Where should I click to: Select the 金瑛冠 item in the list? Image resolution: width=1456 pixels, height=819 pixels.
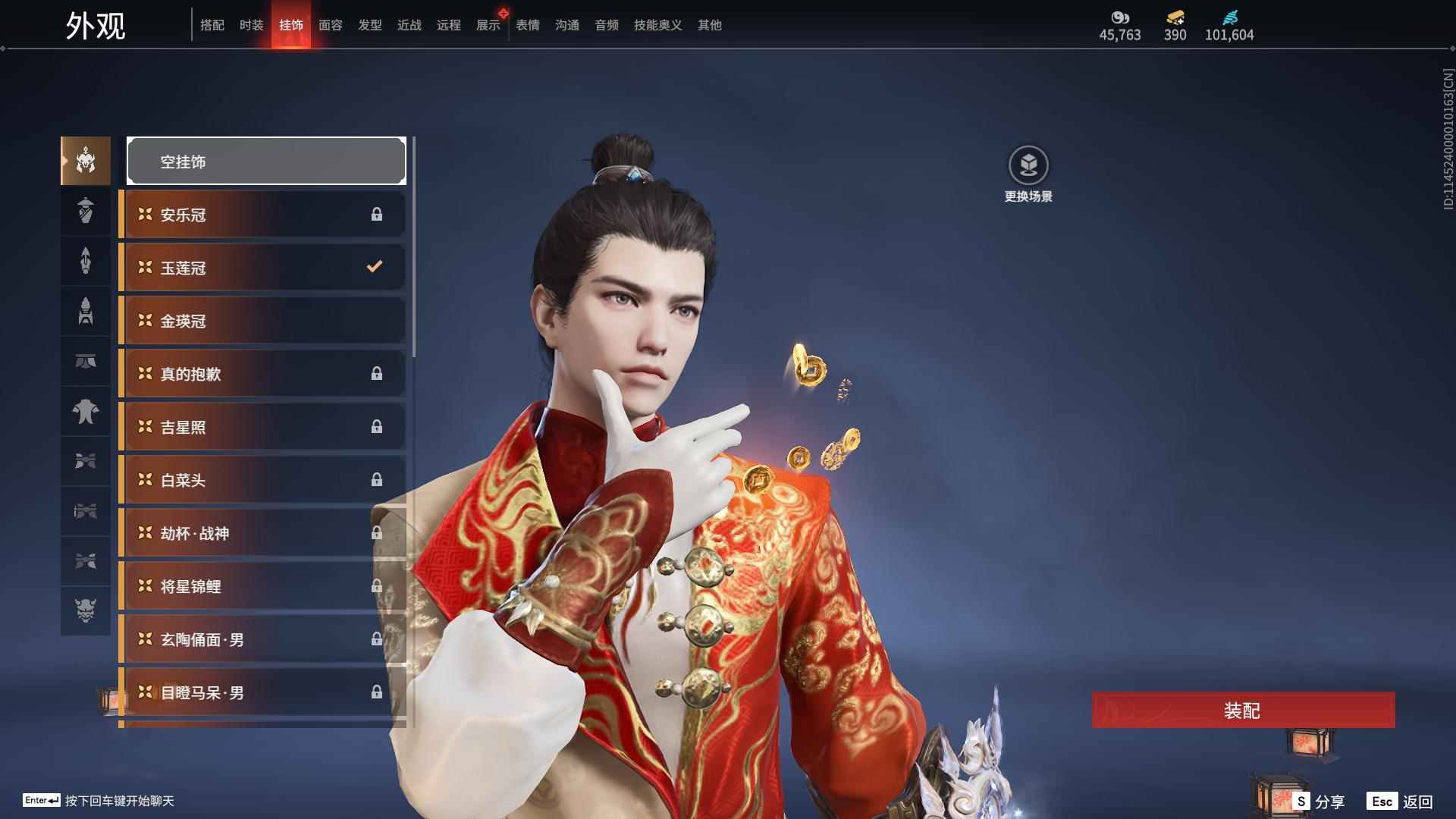[262, 320]
